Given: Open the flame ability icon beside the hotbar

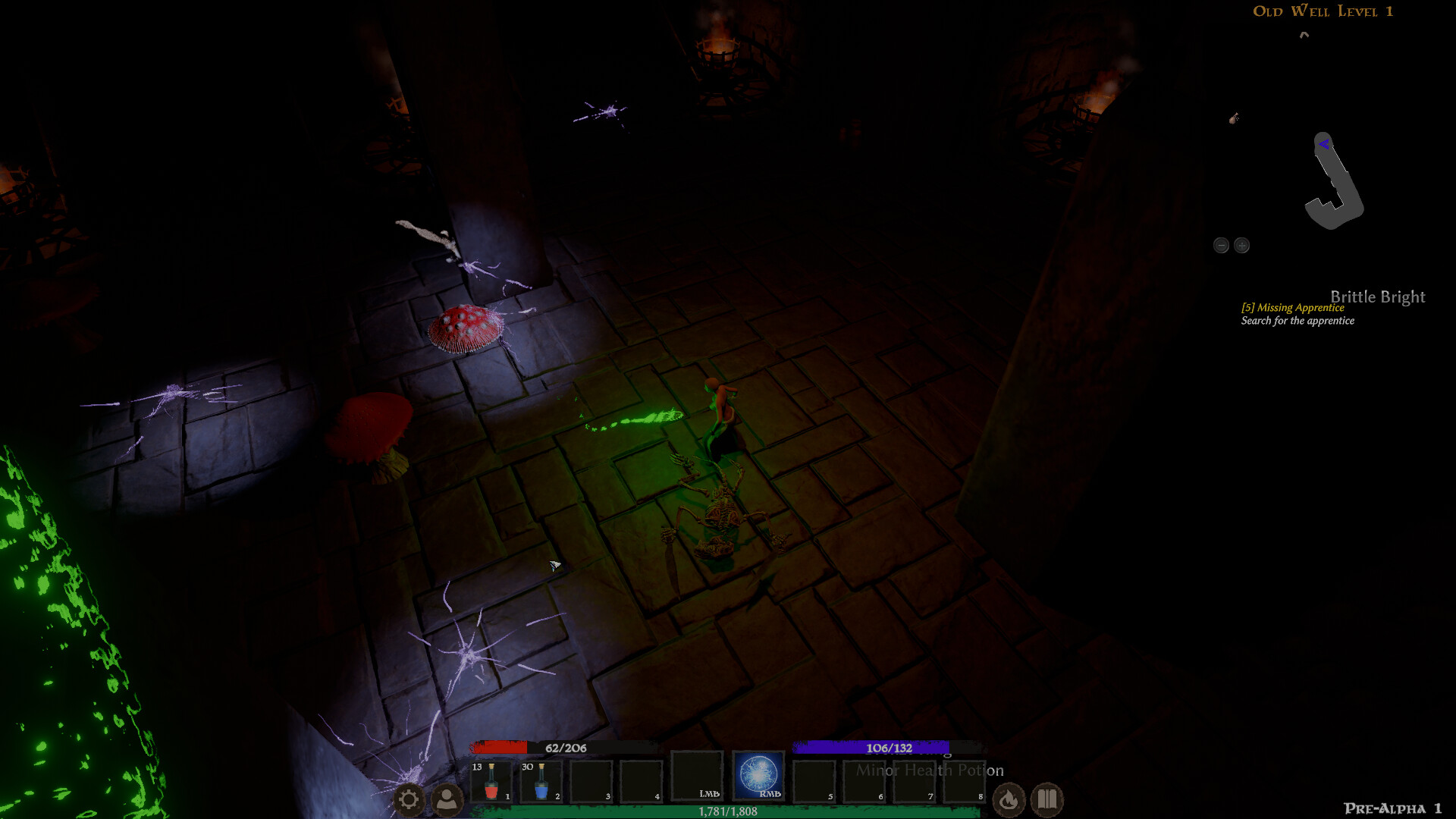Looking at the screenshot, I should [x=1009, y=800].
